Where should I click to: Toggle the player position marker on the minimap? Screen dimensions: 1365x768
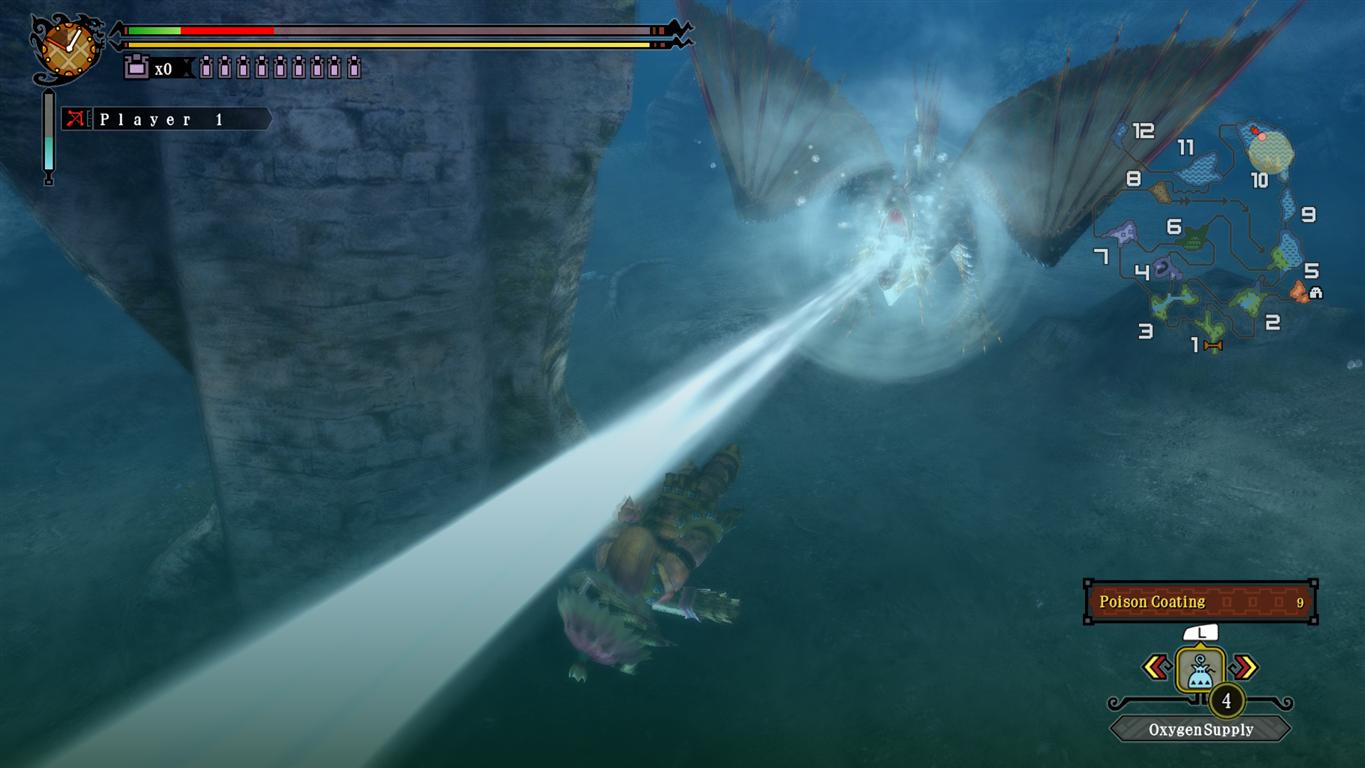(x=1263, y=137)
